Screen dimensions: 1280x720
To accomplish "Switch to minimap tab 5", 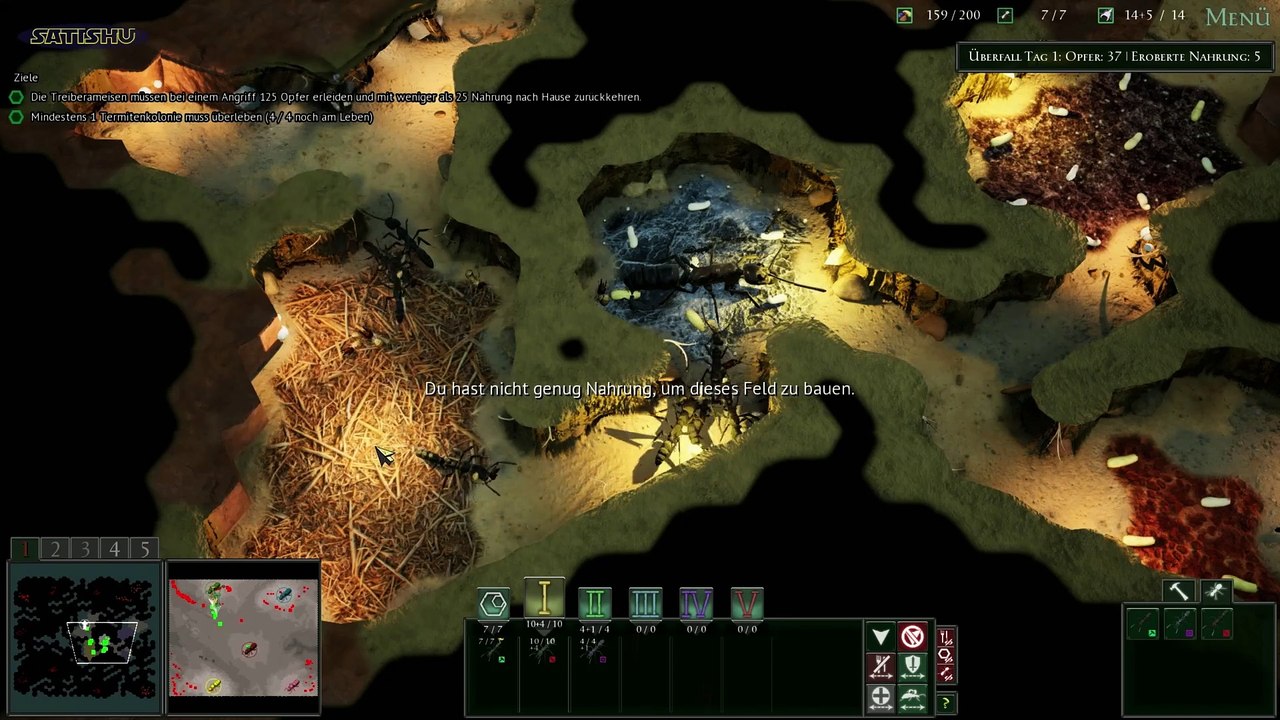I will 145,549.
